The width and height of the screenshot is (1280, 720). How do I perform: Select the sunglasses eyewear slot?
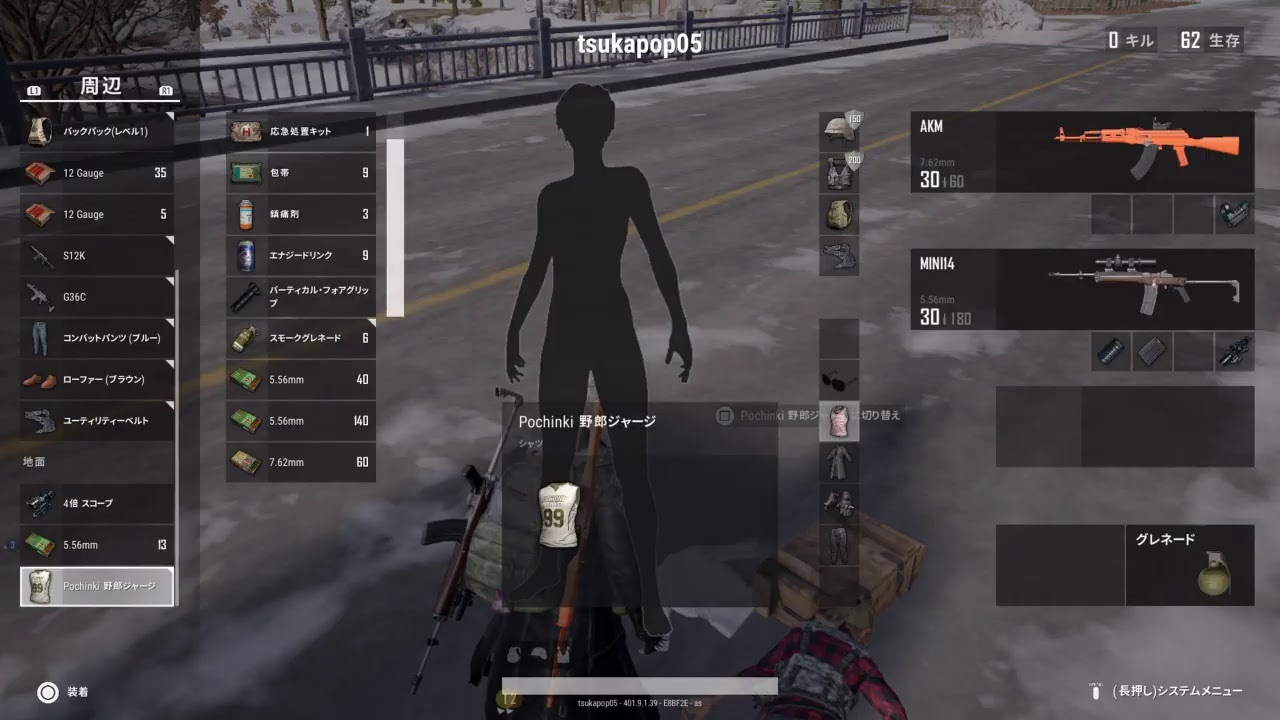[838, 382]
